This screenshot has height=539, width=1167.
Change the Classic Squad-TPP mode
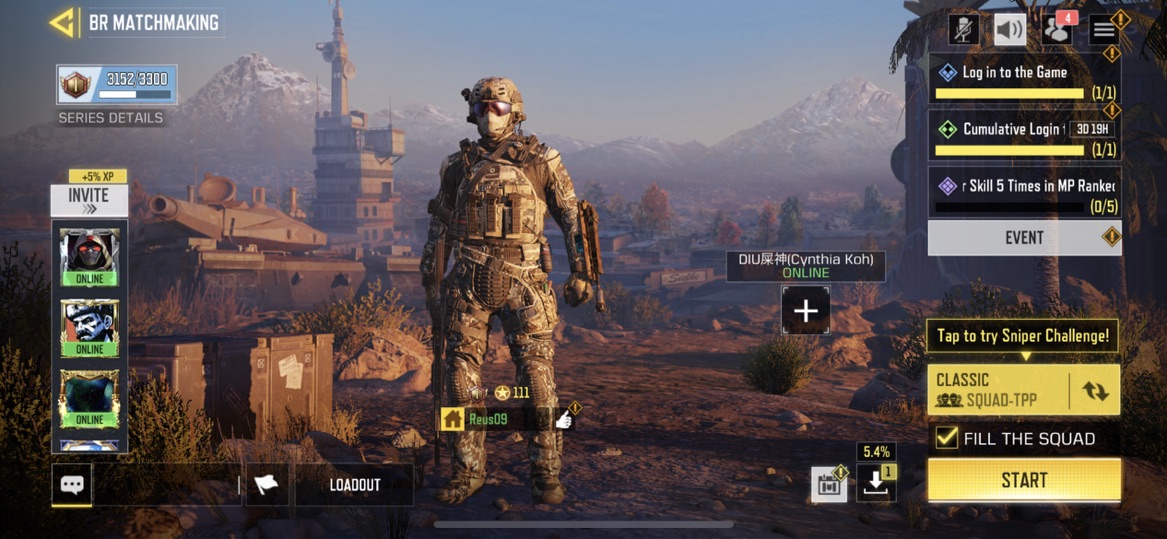click(1095, 390)
